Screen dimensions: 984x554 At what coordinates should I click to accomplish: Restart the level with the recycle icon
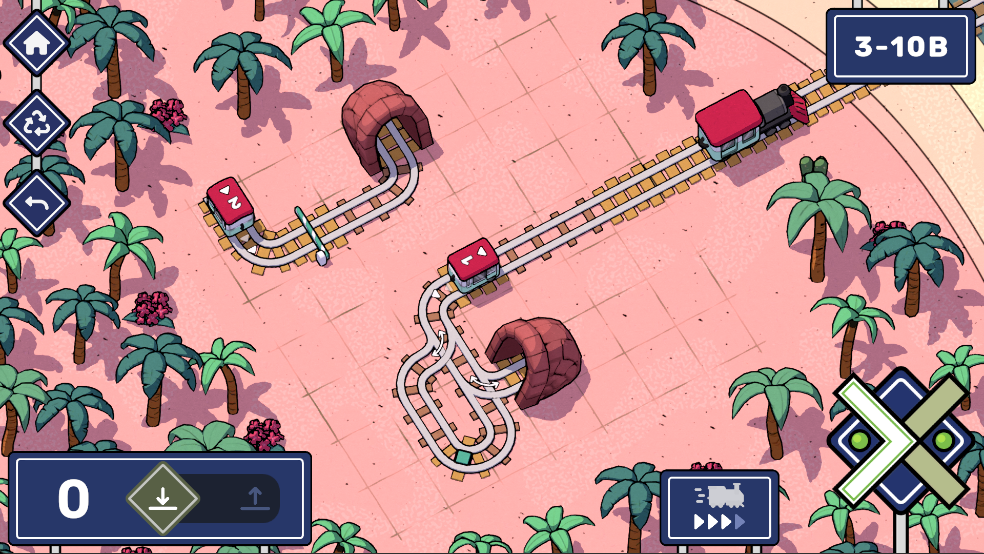click(x=37, y=123)
